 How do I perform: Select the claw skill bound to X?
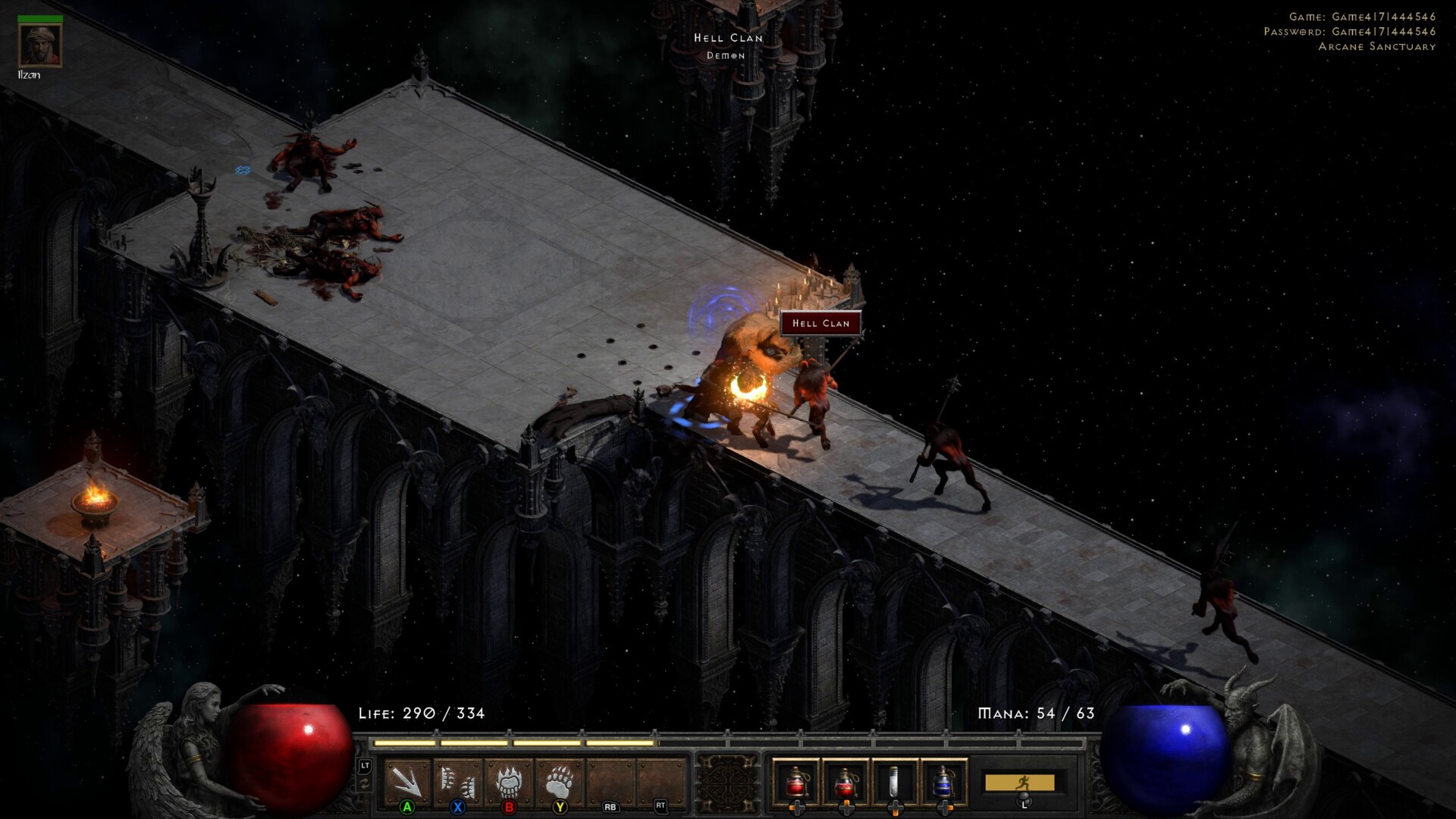(x=457, y=781)
